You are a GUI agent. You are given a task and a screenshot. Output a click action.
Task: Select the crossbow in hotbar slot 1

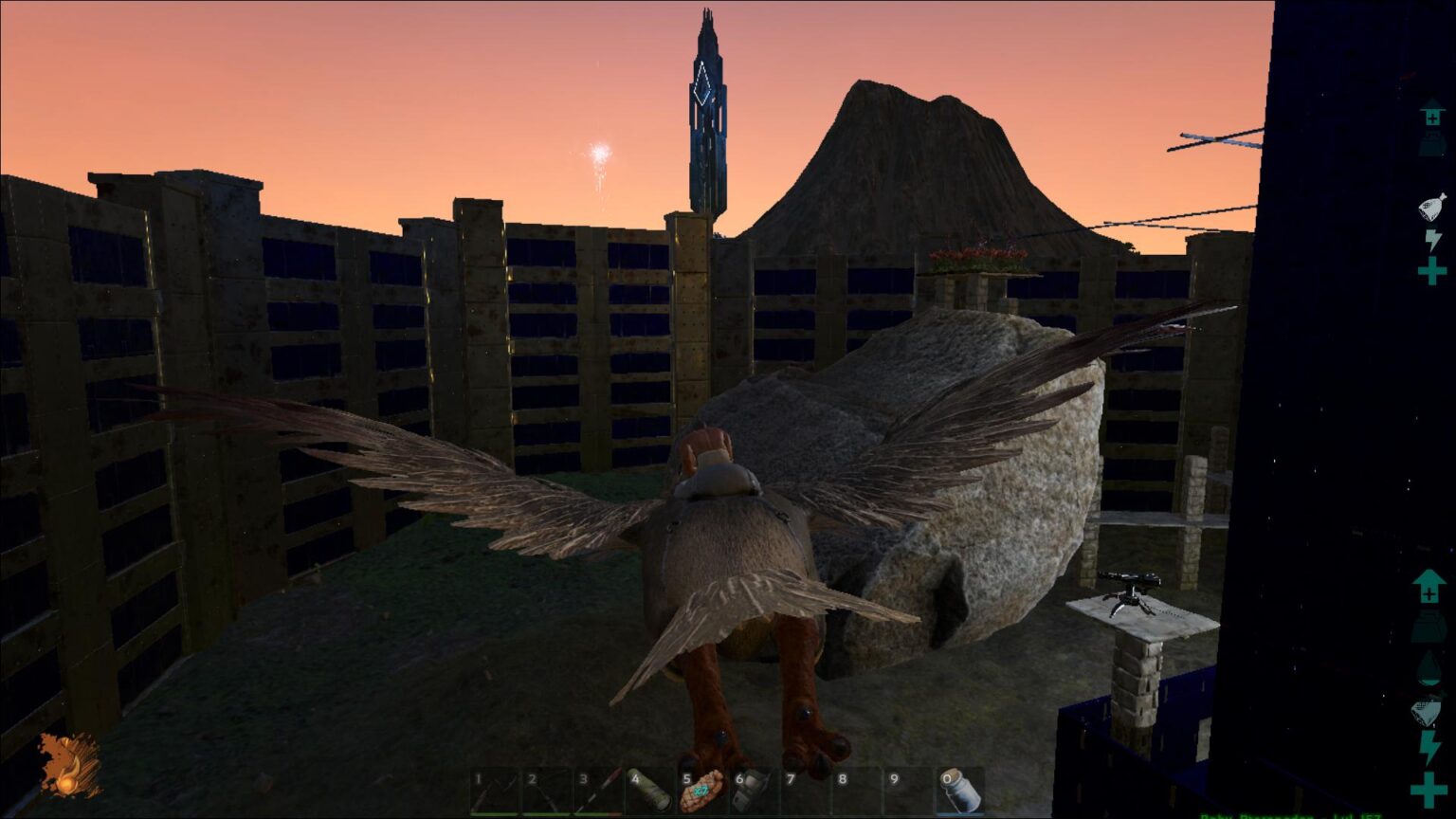click(496, 791)
